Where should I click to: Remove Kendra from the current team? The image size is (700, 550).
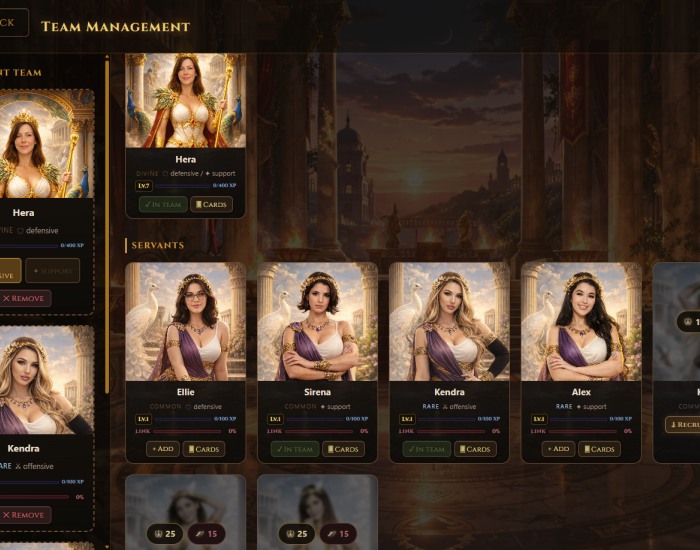pyautogui.click(x=25, y=515)
